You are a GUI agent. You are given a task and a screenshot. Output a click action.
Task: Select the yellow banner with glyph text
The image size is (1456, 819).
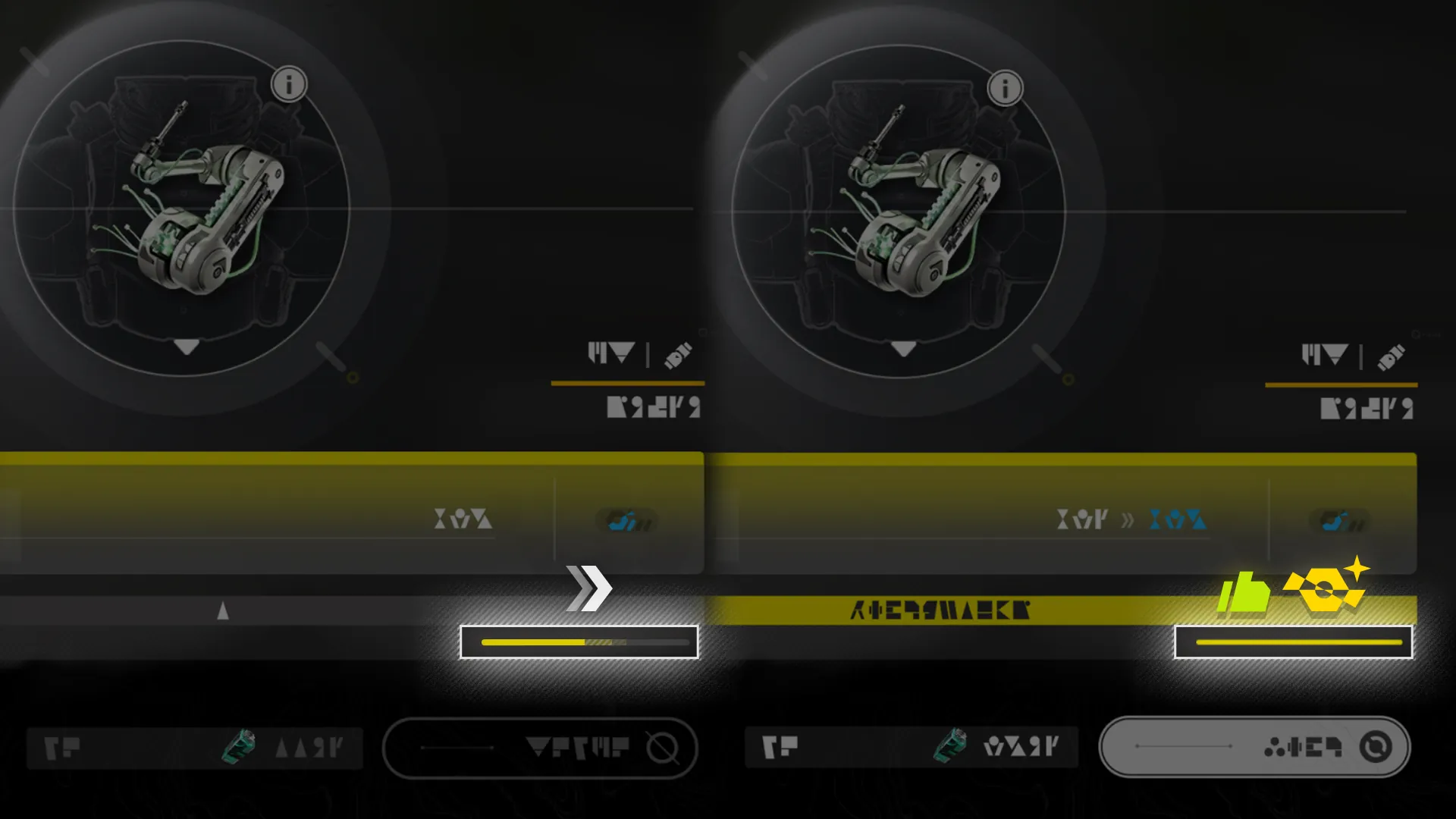click(x=940, y=610)
